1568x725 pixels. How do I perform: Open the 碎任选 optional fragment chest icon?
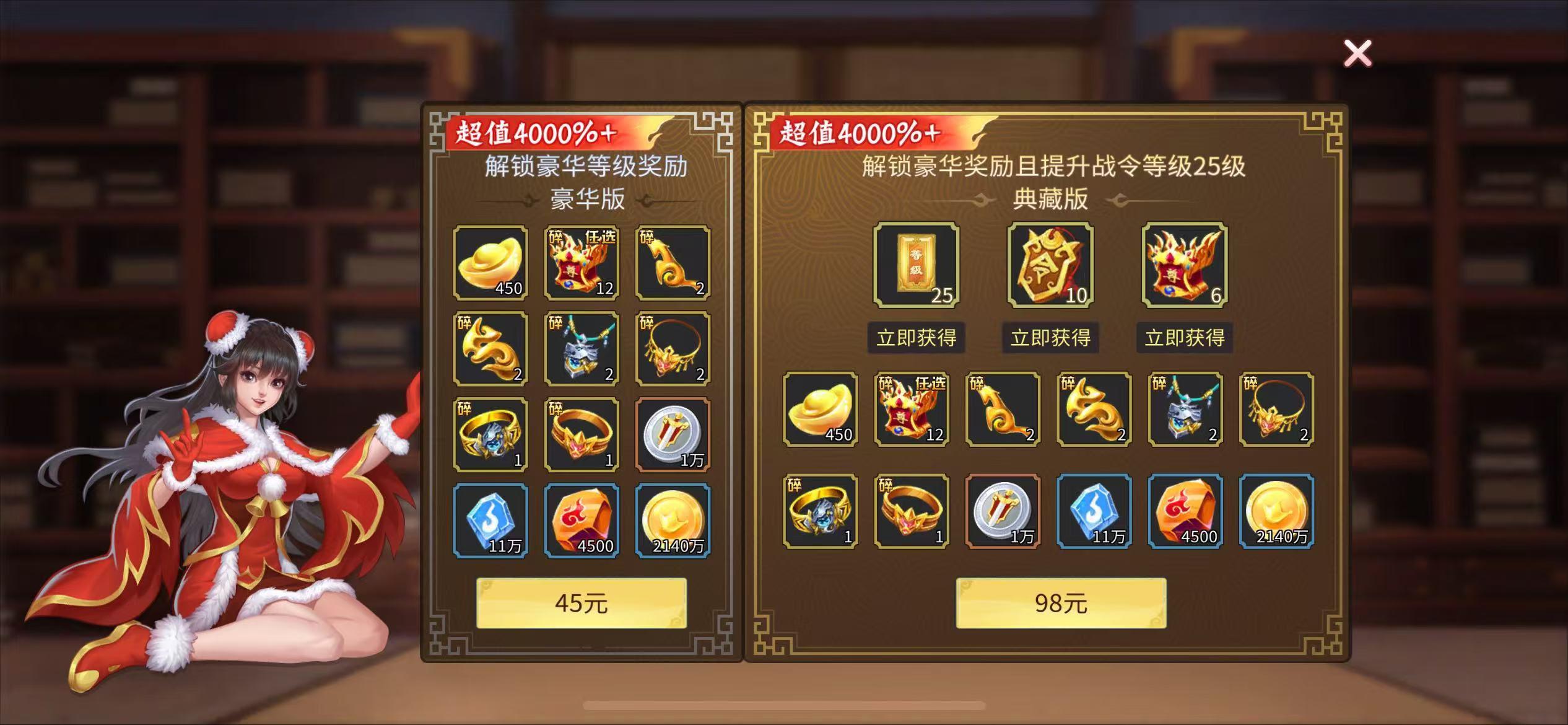pyautogui.click(x=580, y=263)
